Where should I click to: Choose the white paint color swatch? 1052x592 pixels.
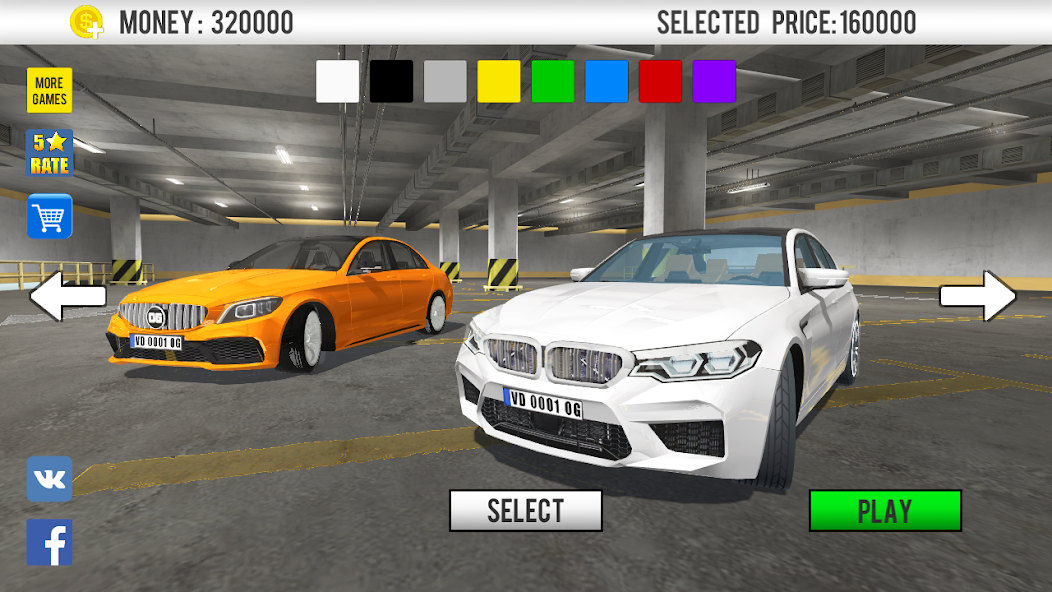point(337,81)
